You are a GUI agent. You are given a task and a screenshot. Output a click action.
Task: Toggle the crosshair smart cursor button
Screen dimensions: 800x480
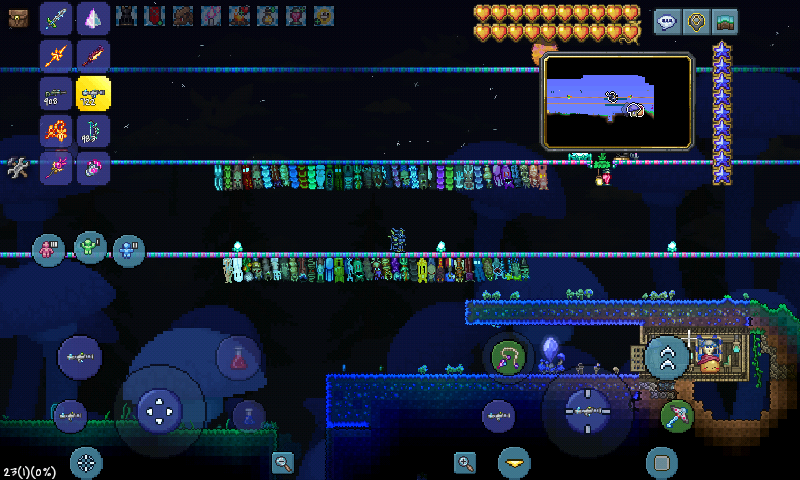86,462
